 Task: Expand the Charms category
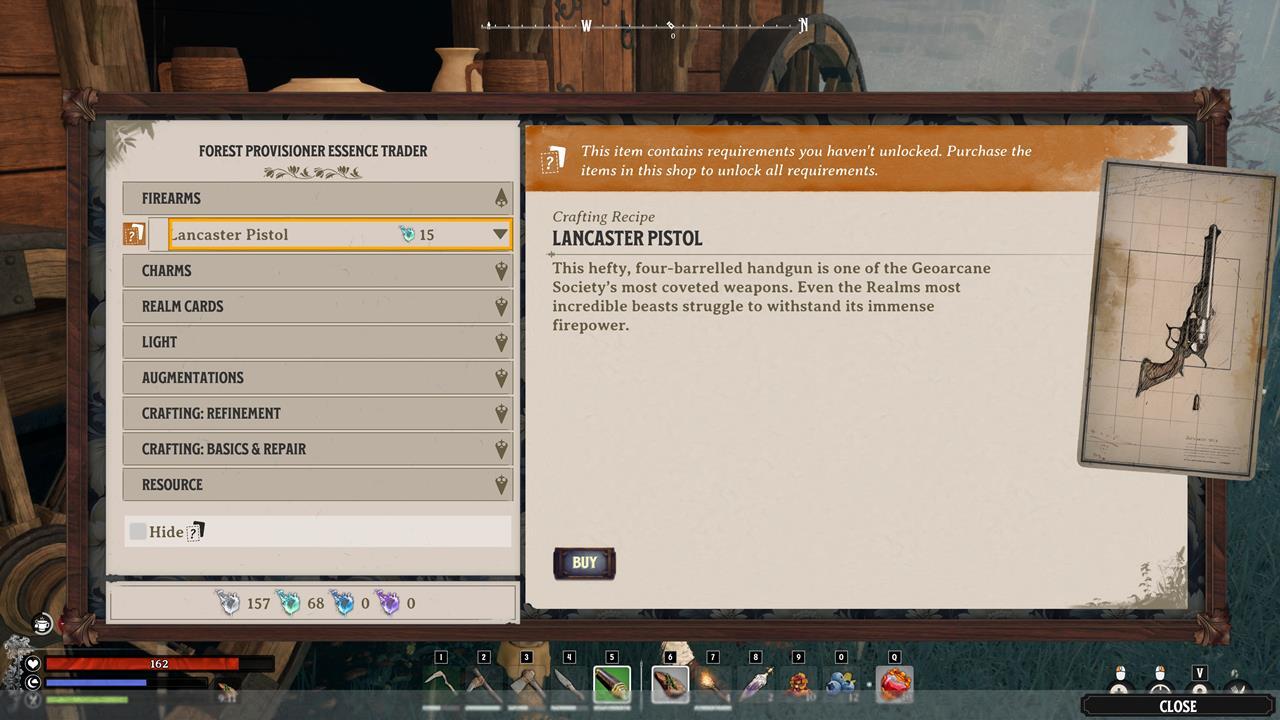click(317, 270)
